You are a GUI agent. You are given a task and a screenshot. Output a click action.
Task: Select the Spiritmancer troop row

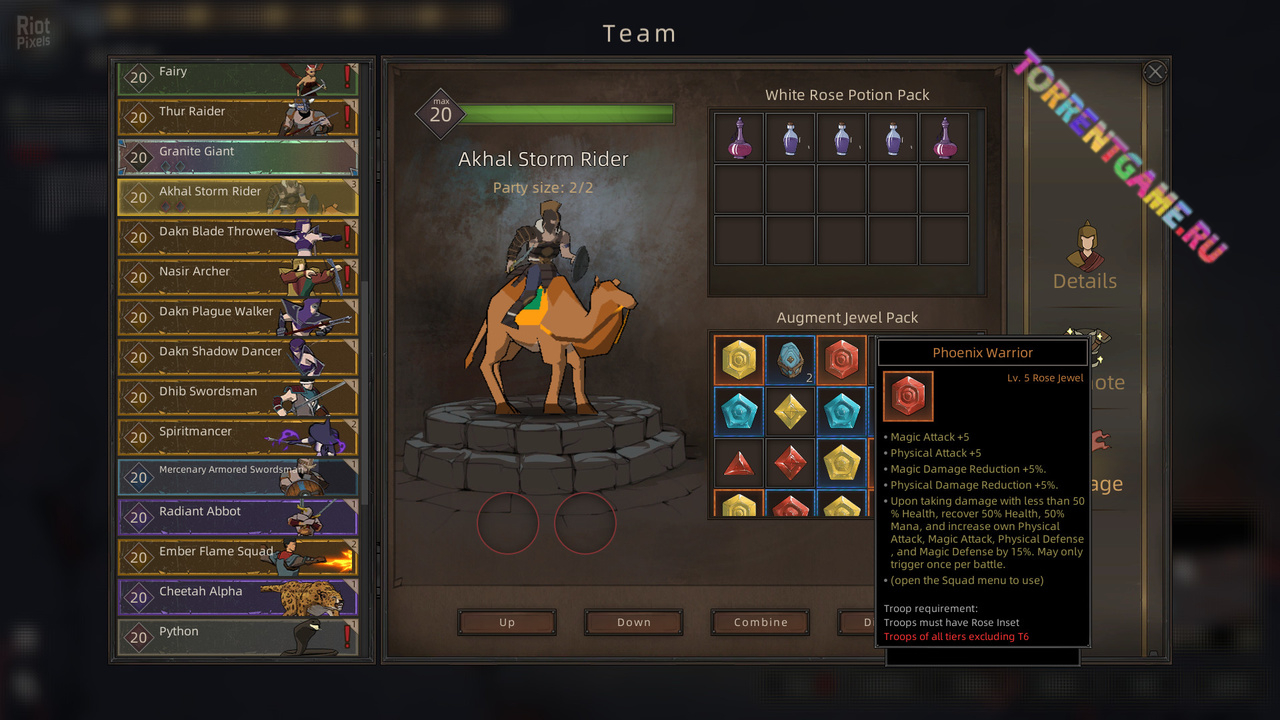[x=237, y=437]
